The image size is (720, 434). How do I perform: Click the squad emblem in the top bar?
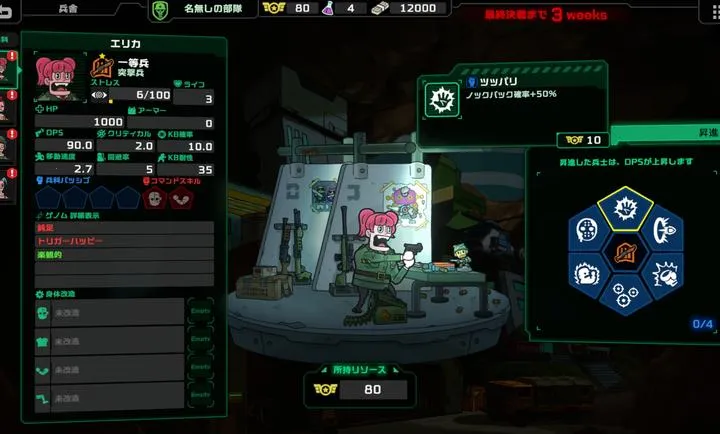(x=159, y=9)
